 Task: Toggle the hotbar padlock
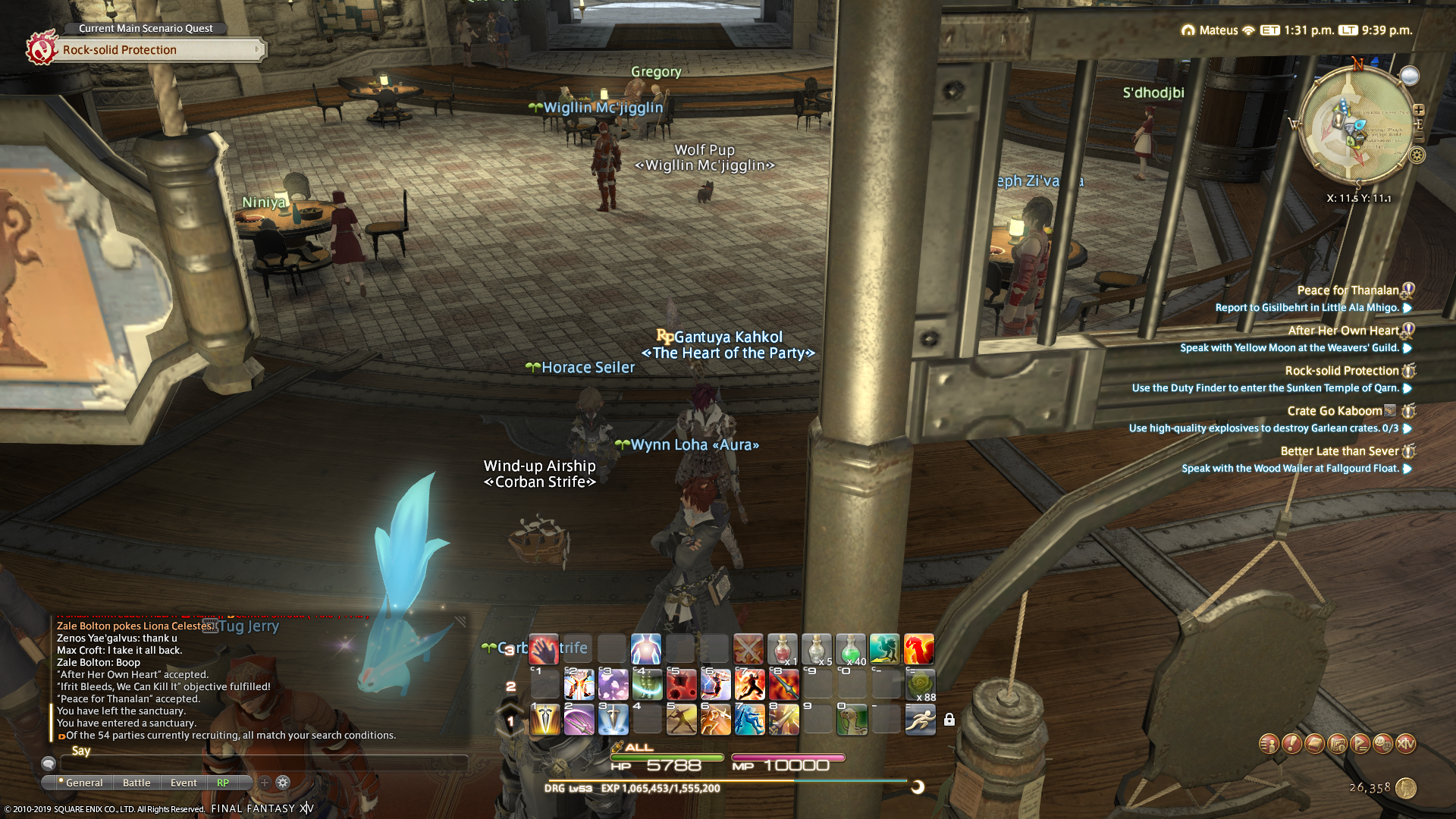point(949,720)
